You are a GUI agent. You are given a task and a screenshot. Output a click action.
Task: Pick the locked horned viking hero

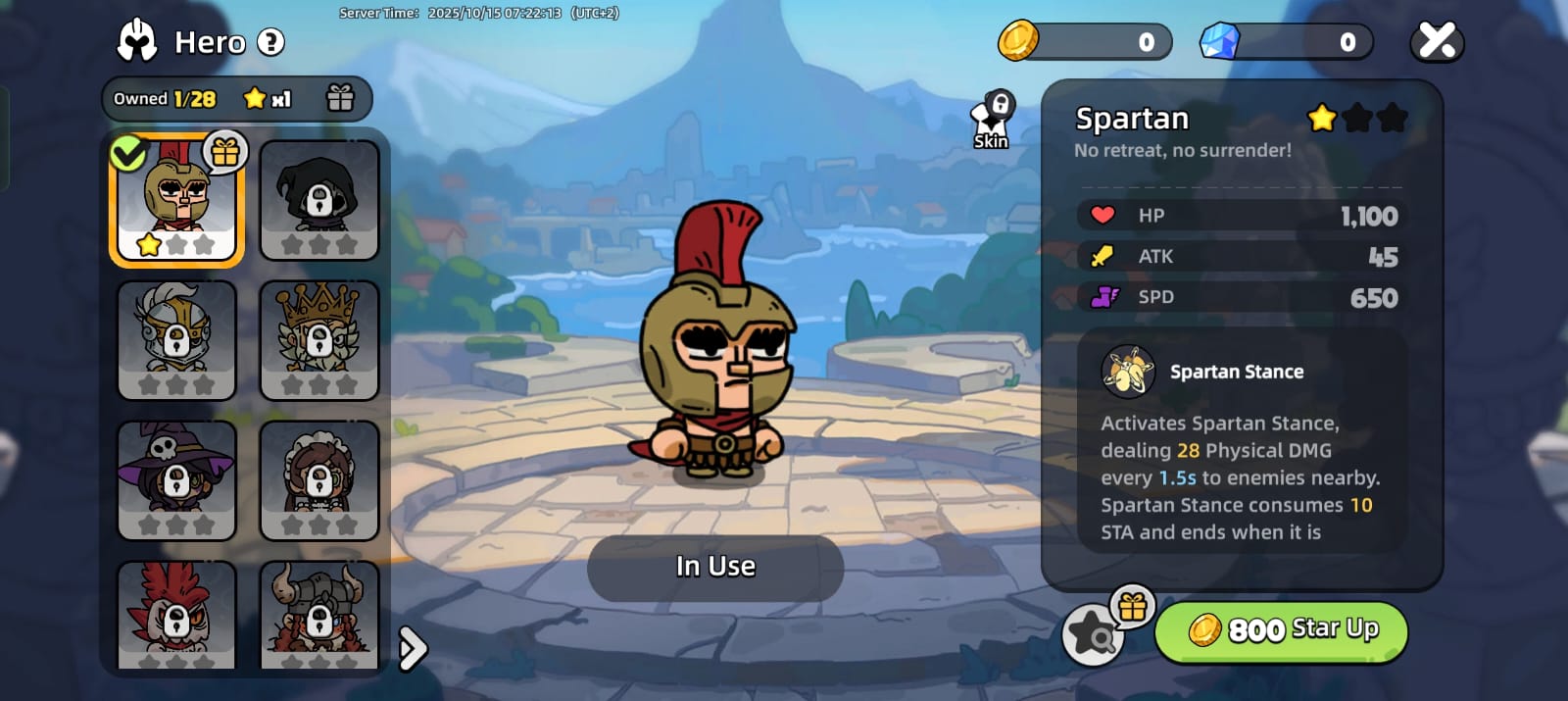click(318, 616)
